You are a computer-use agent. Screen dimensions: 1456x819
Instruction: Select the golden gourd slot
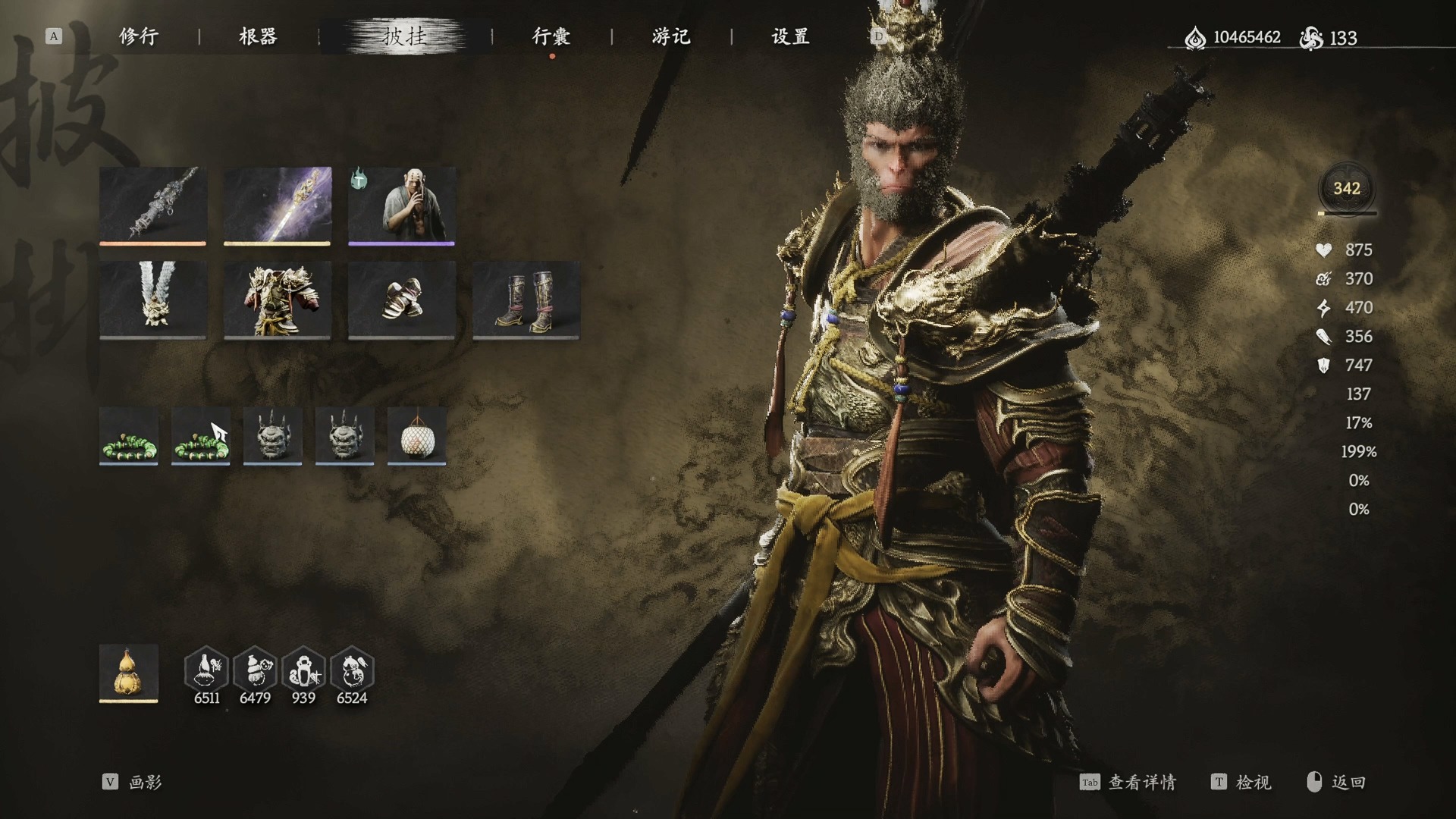point(128,673)
